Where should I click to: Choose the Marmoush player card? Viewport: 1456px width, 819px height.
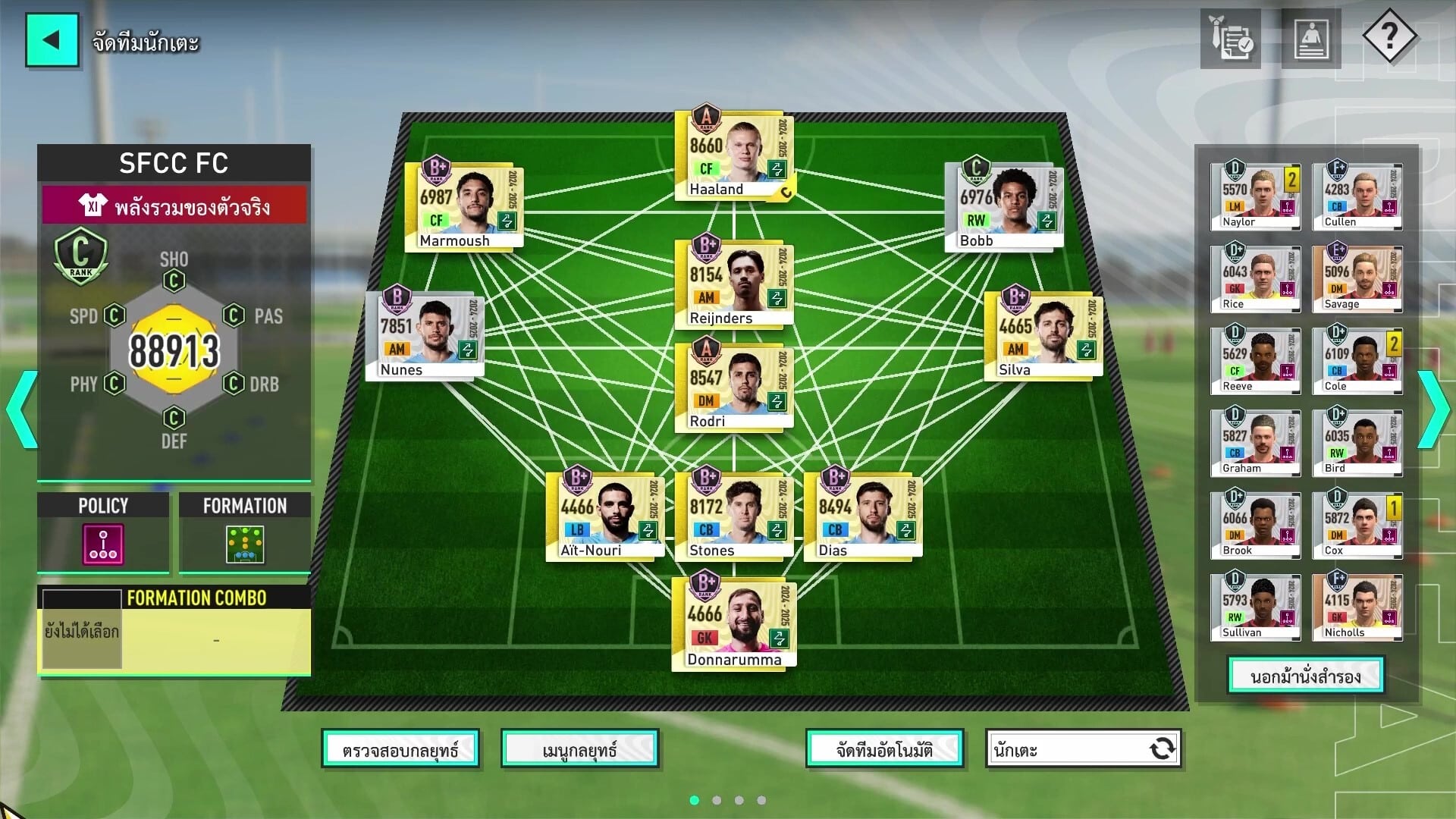pos(463,206)
